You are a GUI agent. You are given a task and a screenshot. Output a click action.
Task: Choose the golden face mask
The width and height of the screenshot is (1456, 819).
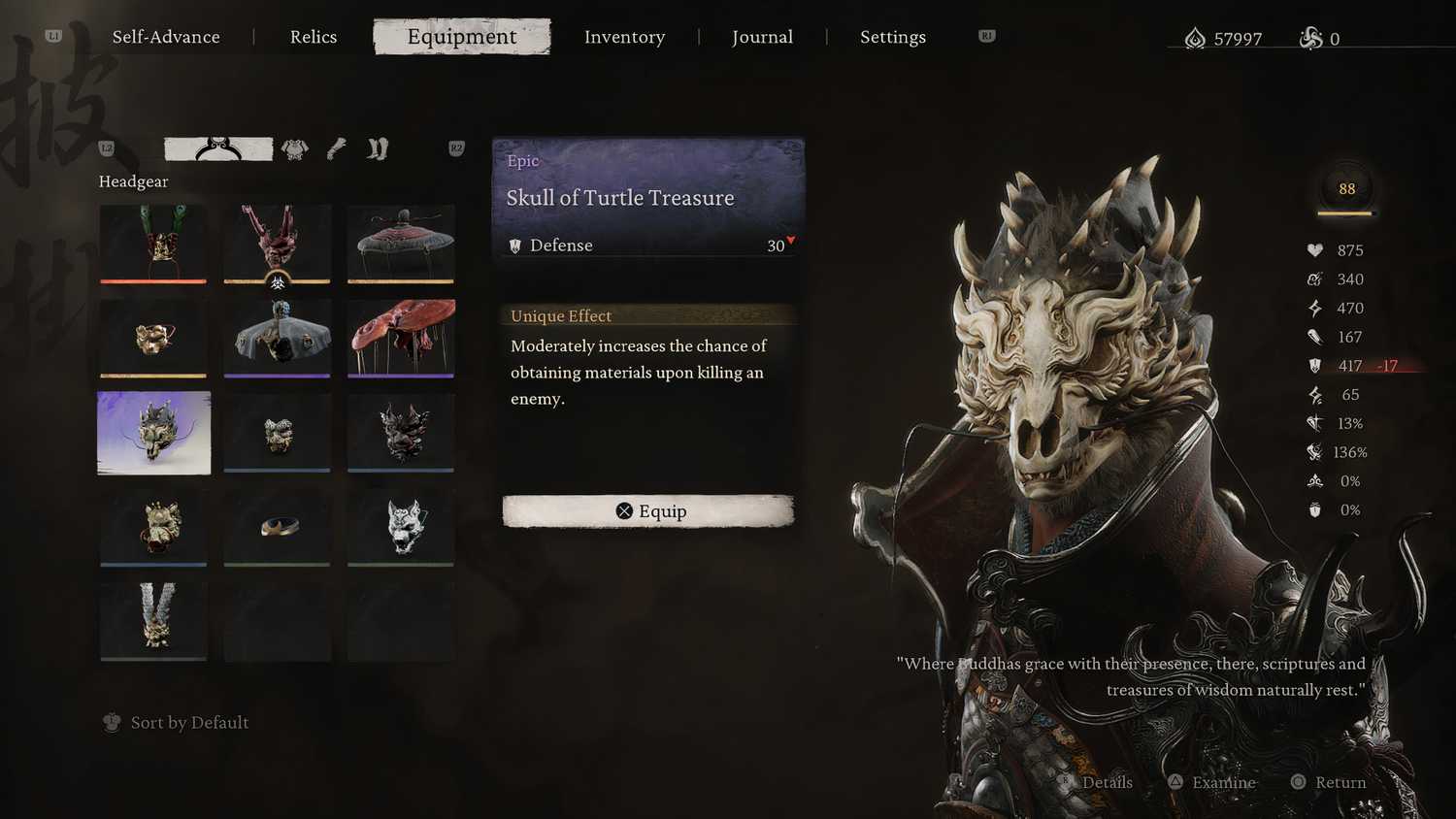(153, 337)
